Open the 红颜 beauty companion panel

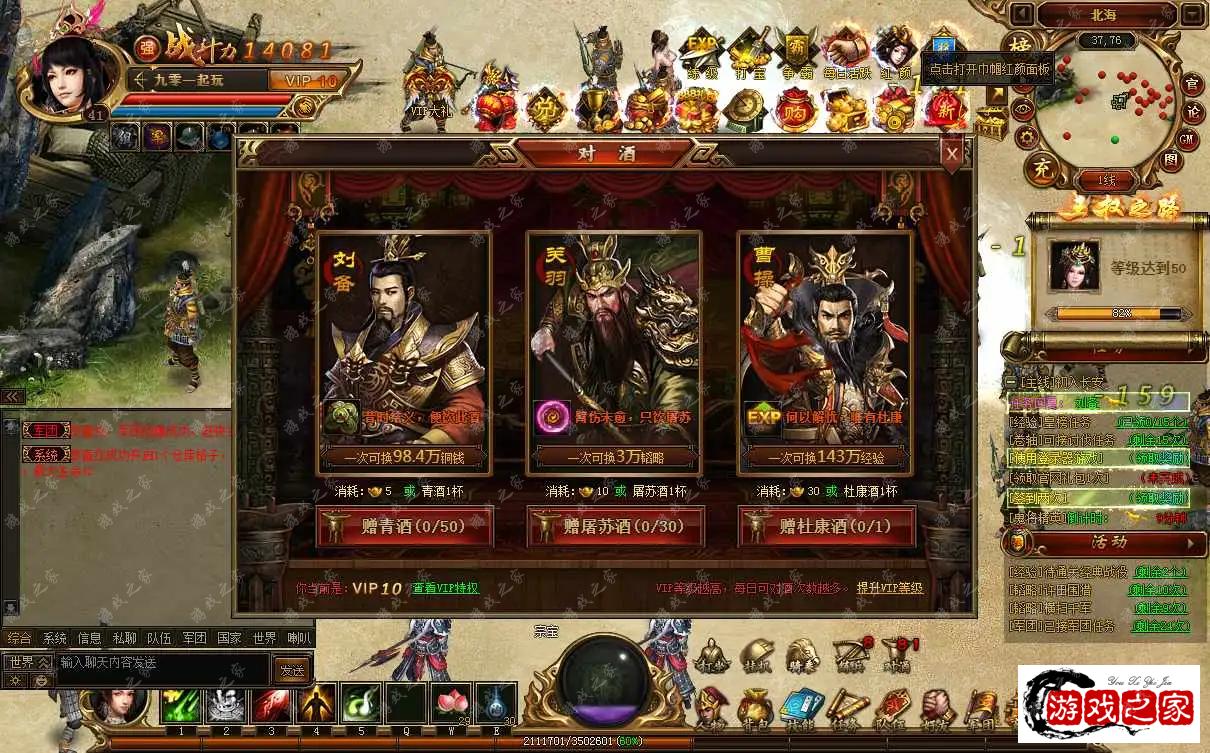click(x=896, y=52)
